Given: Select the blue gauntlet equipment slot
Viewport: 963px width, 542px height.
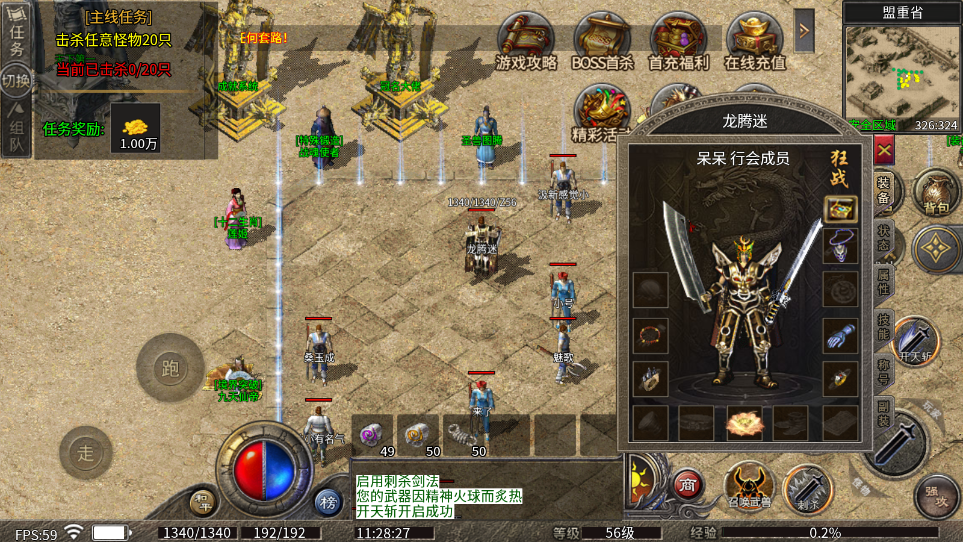Looking at the screenshot, I should click(840, 335).
